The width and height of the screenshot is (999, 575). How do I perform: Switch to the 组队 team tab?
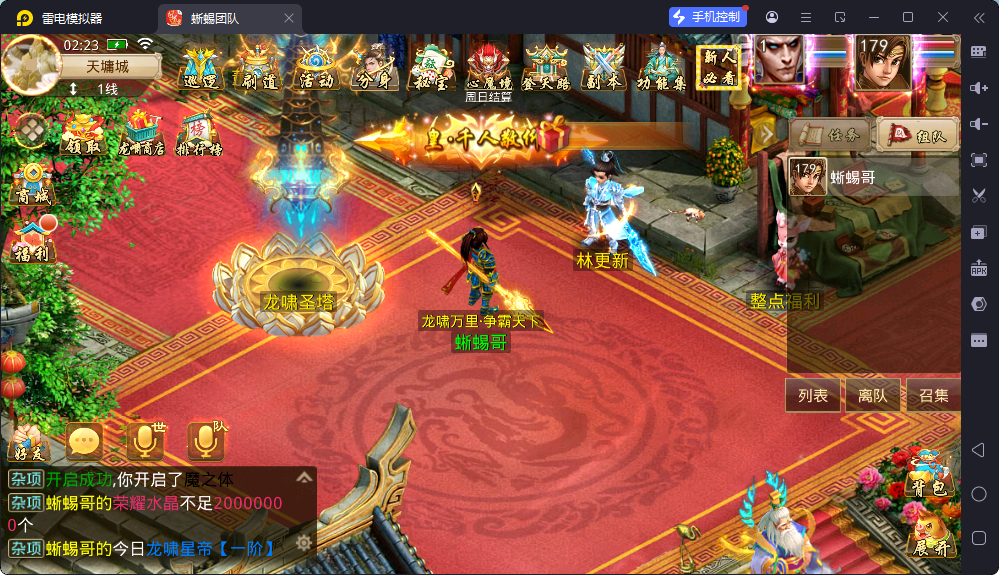pos(916,134)
